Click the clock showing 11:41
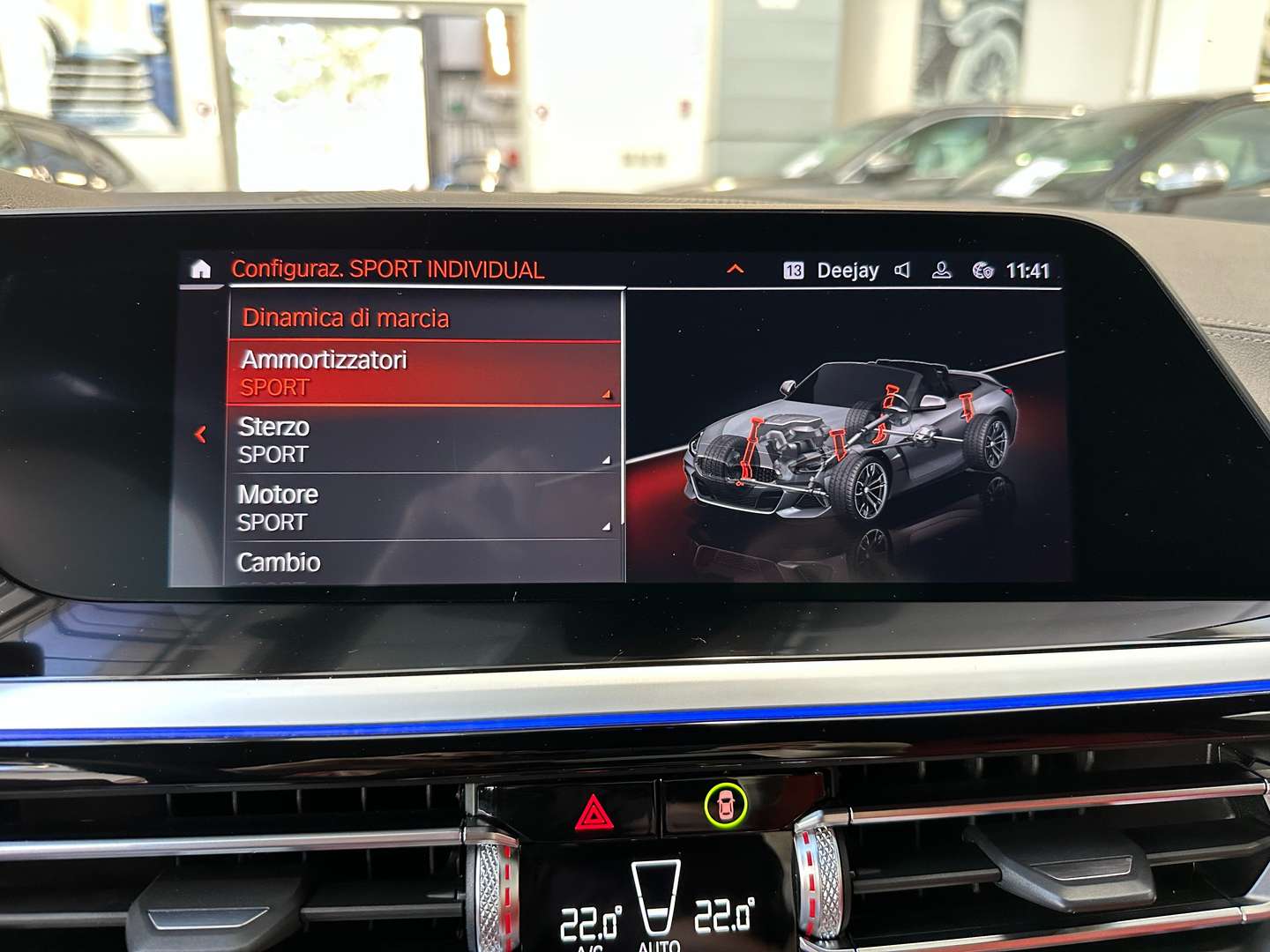Image resolution: width=1270 pixels, height=952 pixels. (1029, 270)
